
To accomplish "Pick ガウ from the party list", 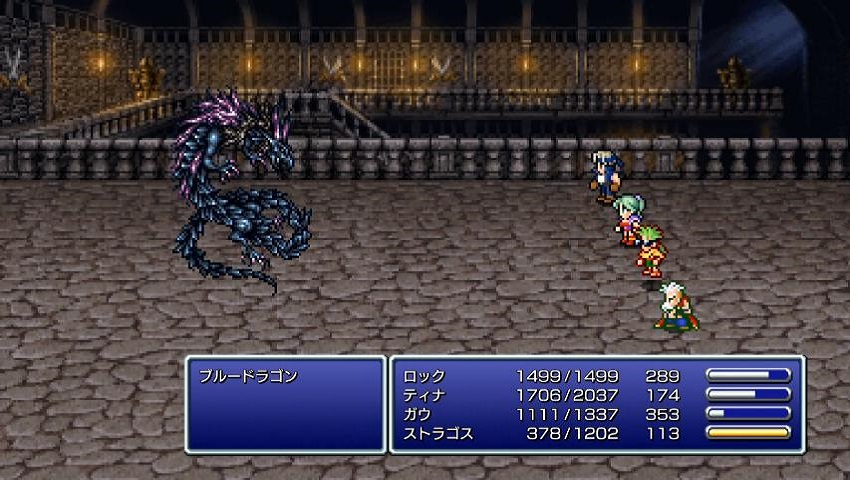I will (x=419, y=415).
